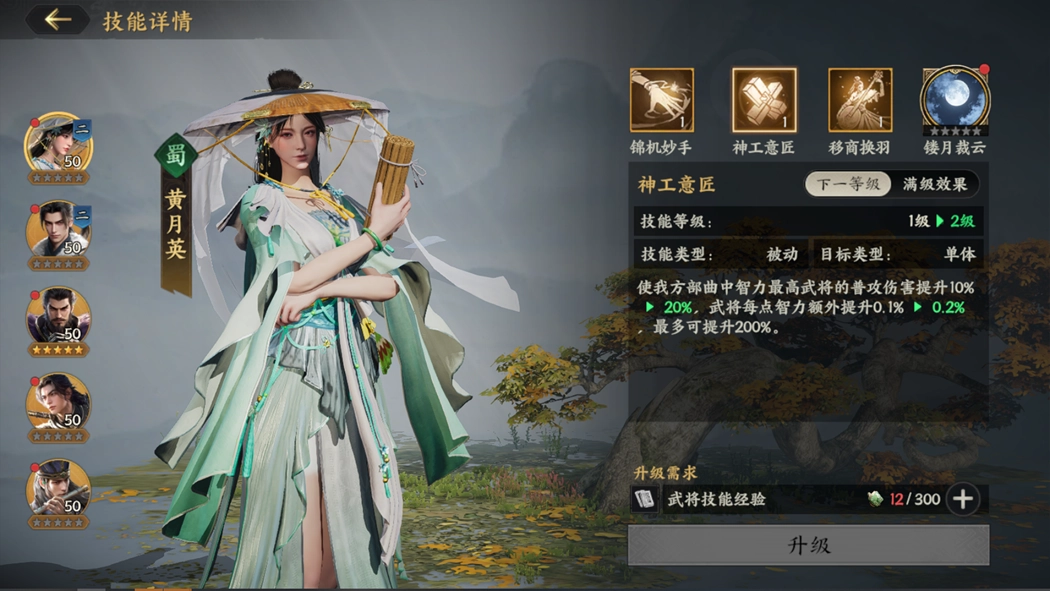Select the clean-shaven male hero with 二 badge
Viewport: 1050px width, 591px height.
coord(59,231)
